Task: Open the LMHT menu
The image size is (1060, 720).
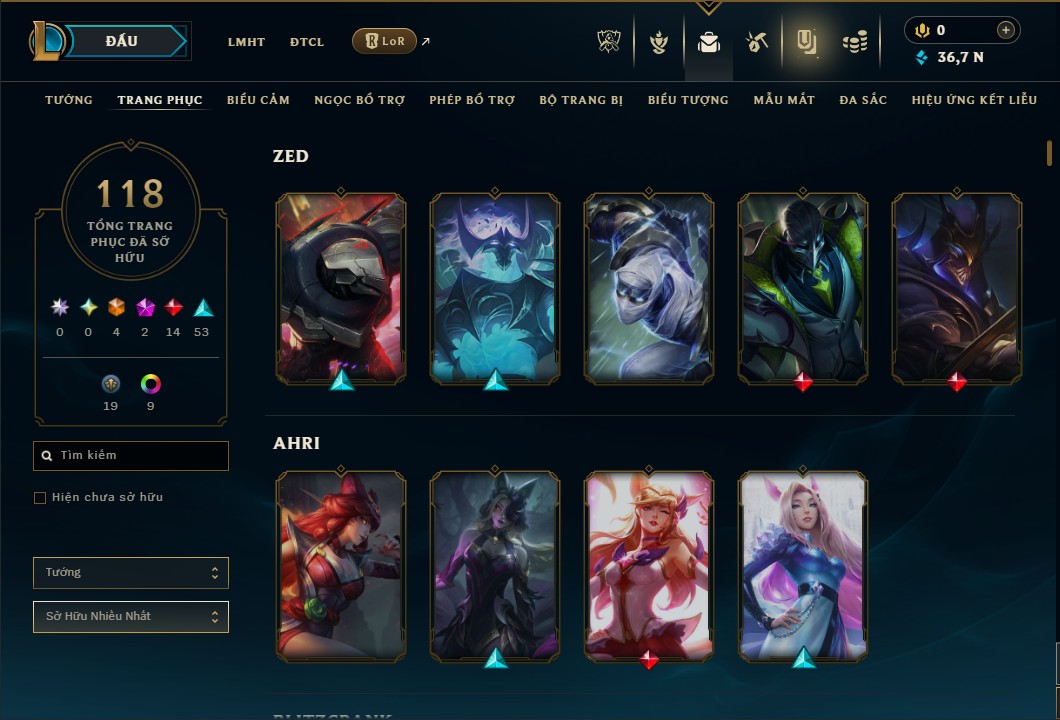Action: (246, 42)
